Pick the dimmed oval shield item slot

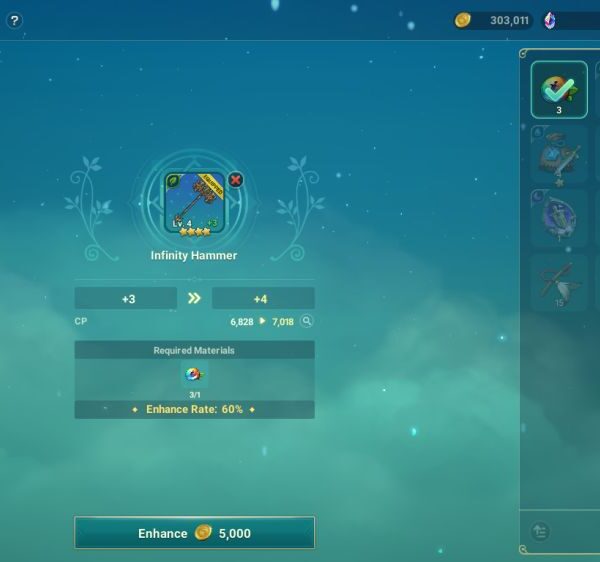pyautogui.click(x=559, y=217)
